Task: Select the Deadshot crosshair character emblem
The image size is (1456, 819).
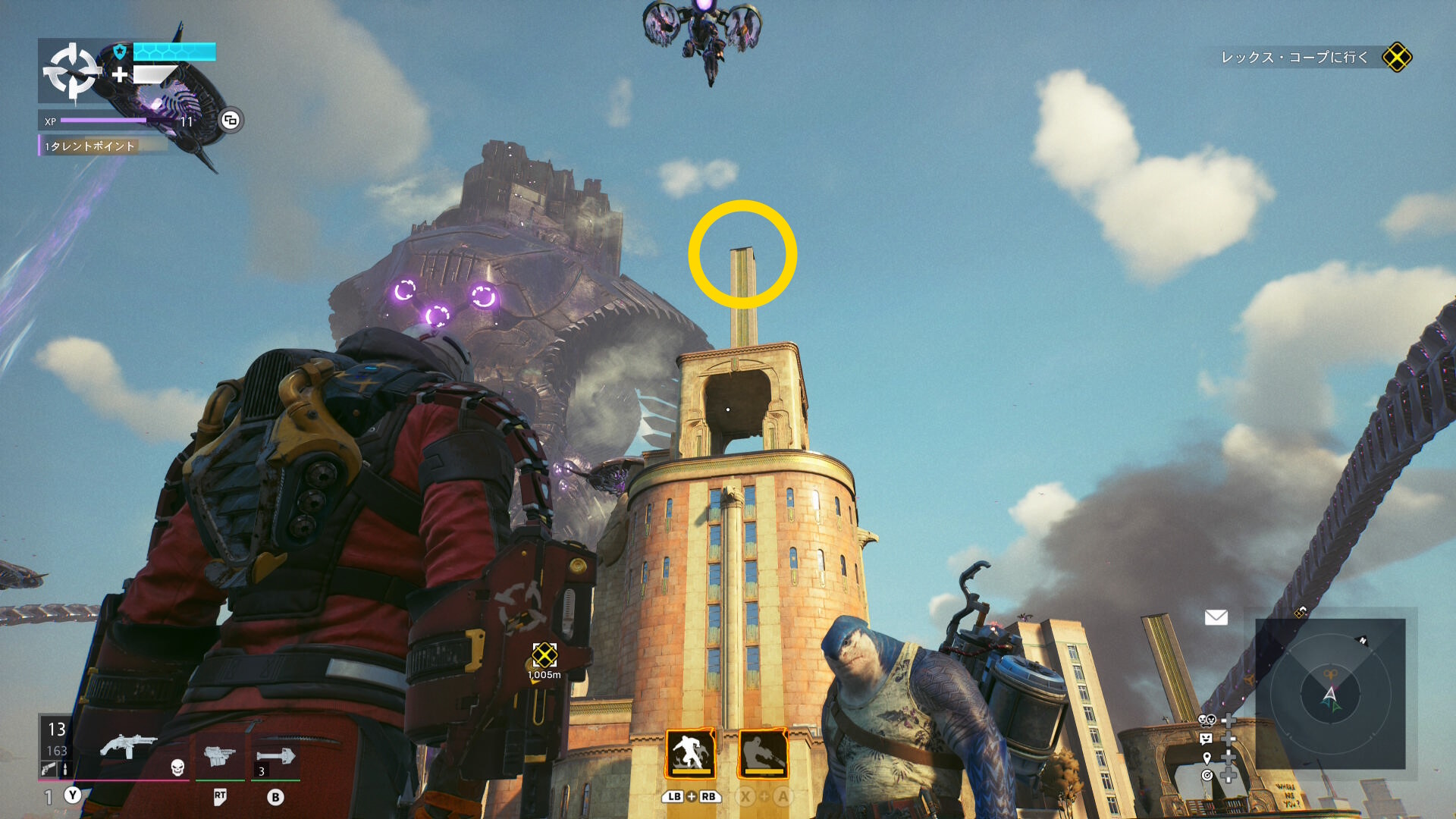Action: click(71, 71)
